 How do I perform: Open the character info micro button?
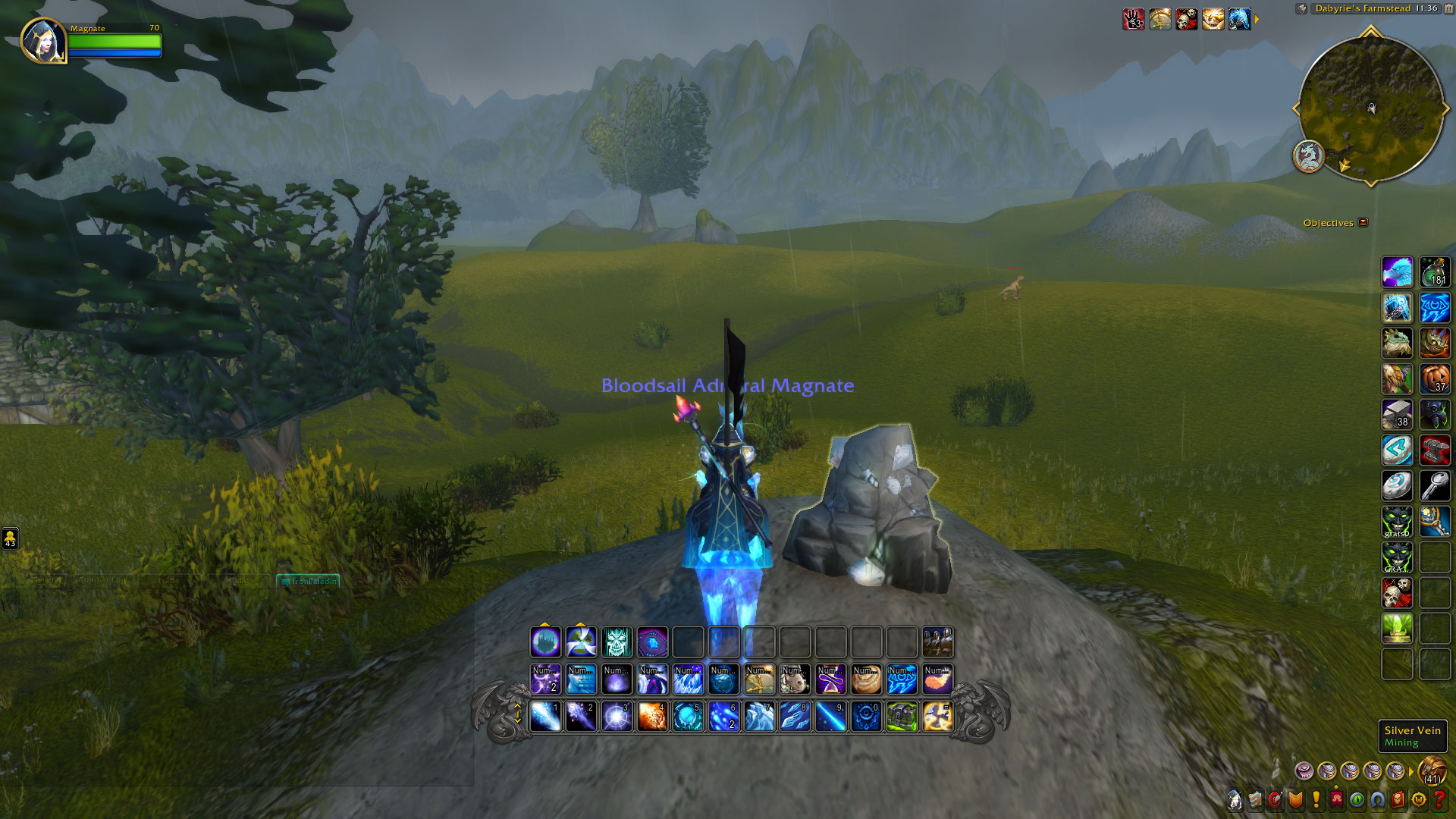point(1235,799)
